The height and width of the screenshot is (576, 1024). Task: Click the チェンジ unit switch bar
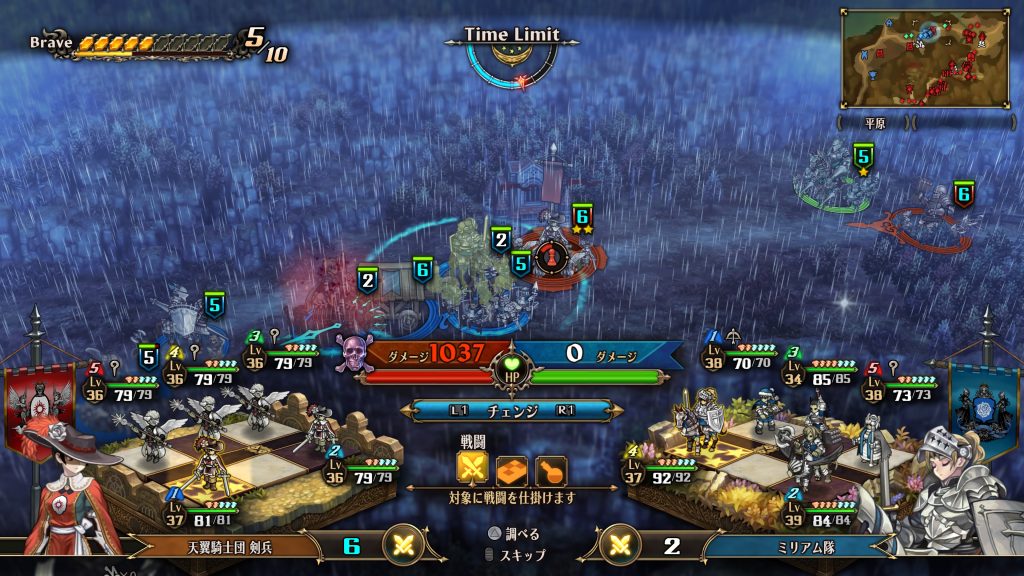pyautogui.click(x=511, y=410)
